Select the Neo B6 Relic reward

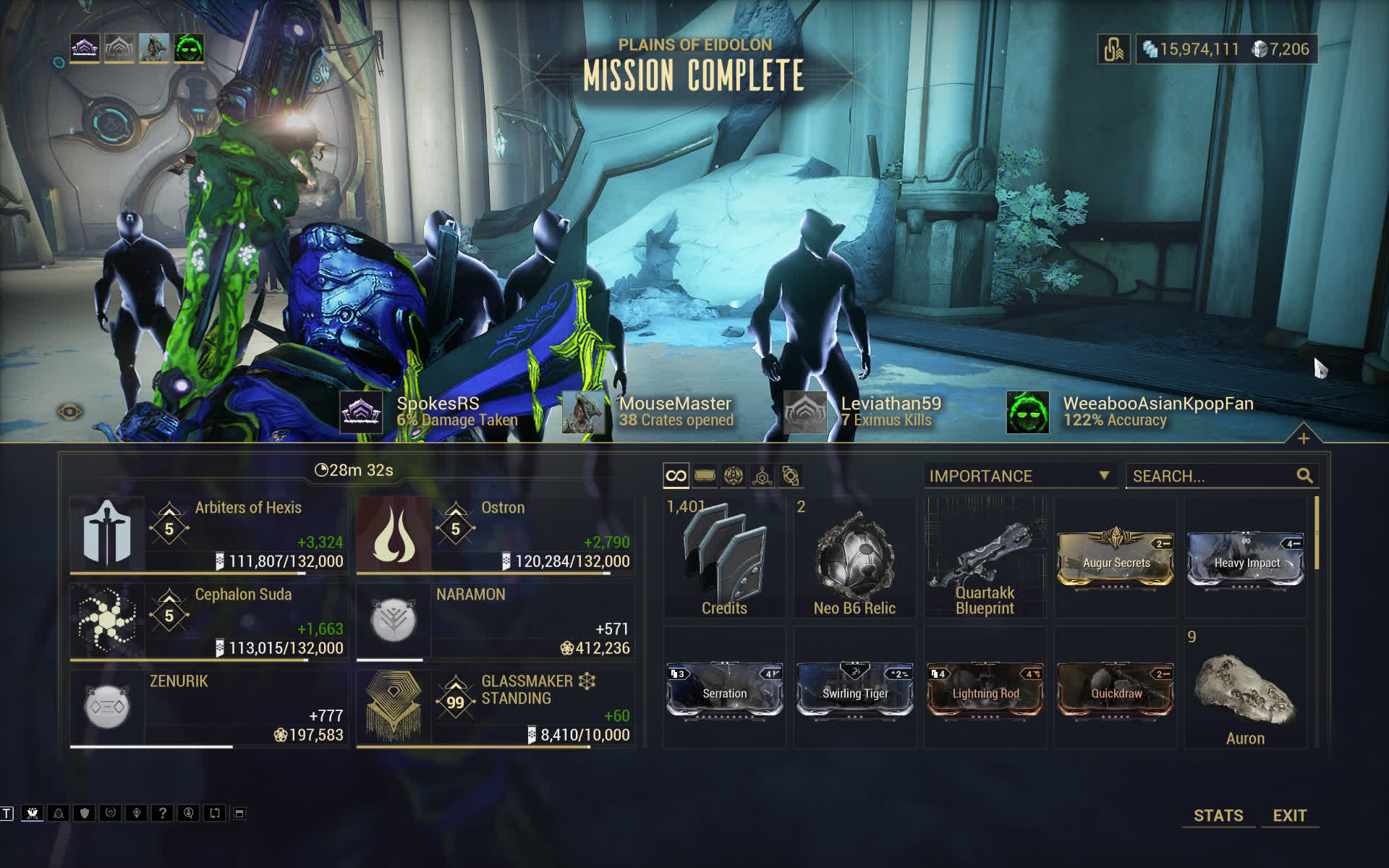[854, 558]
